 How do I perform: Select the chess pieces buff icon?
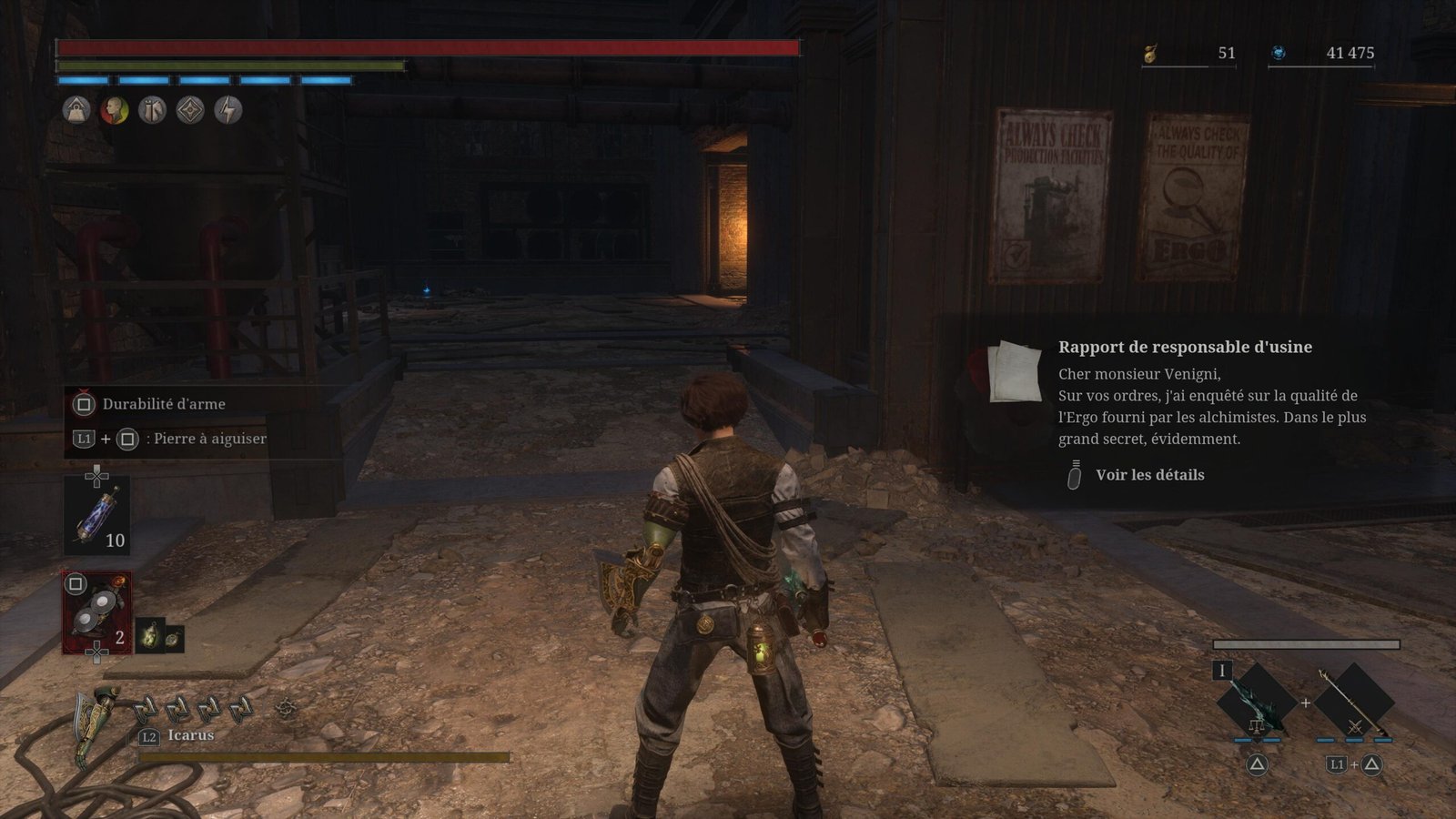click(x=152, y=110)
